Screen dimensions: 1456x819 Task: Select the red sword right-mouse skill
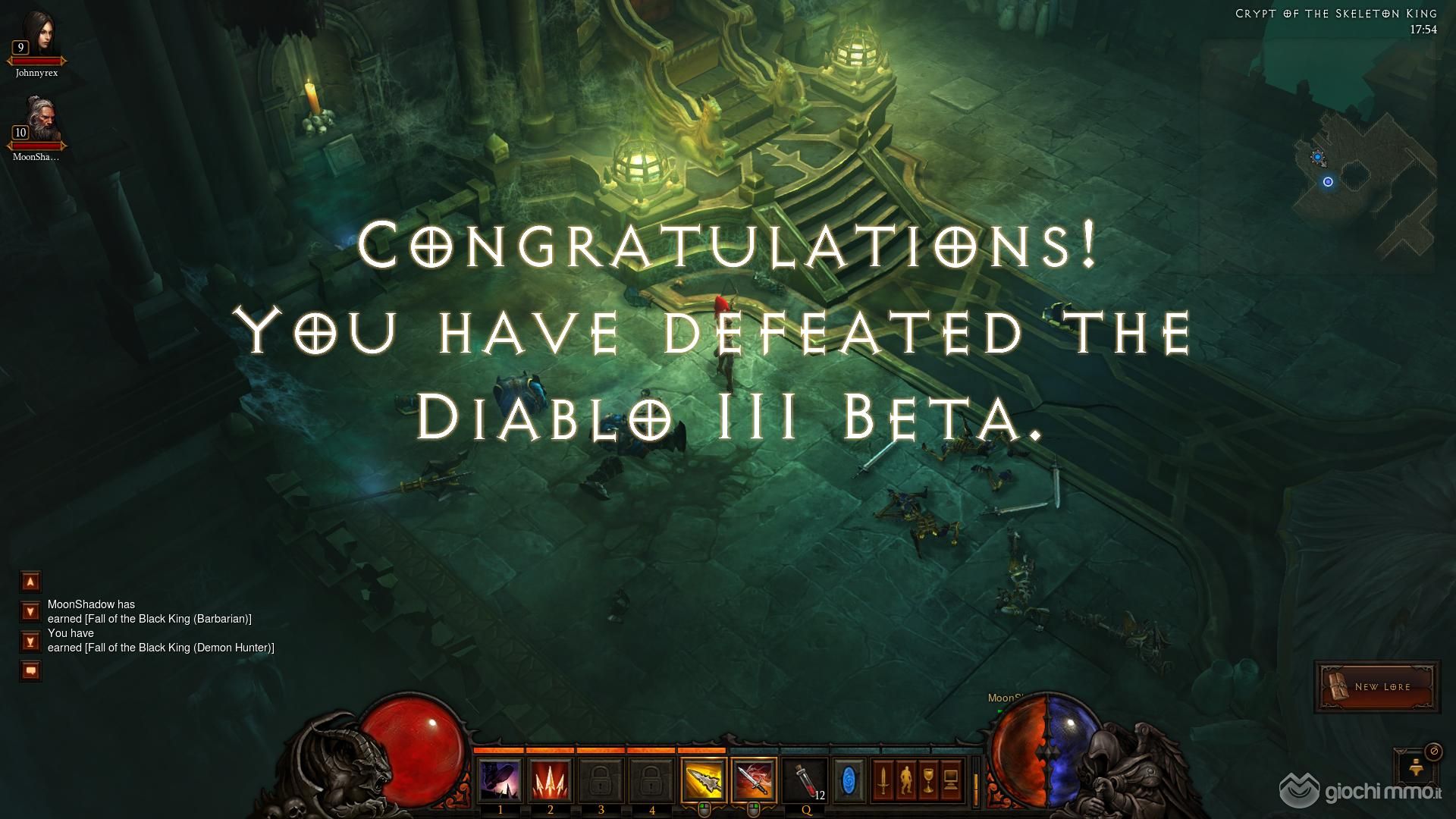pyautogui.click(x=754, y=780)
